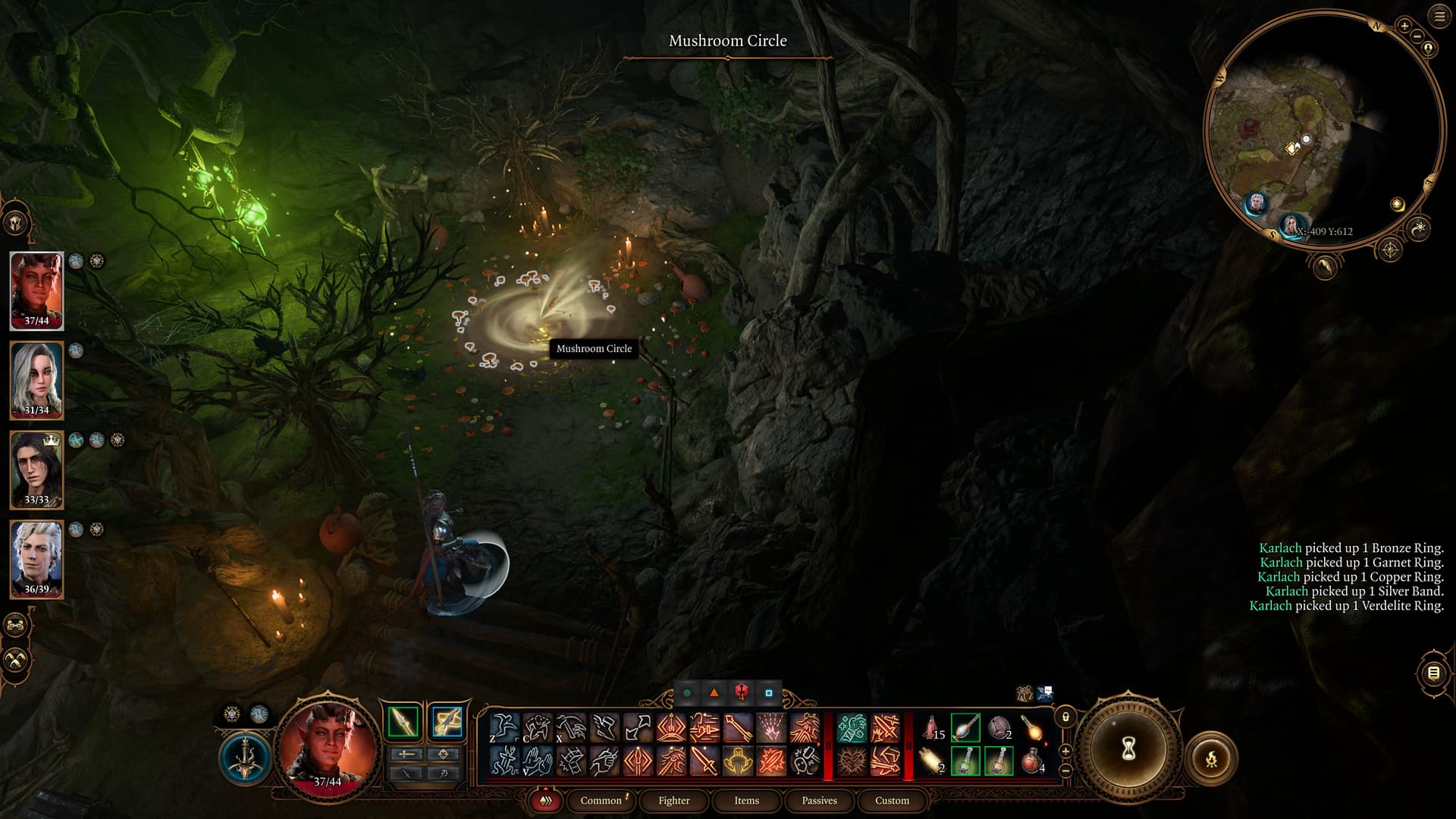
Task: Open the combat log button
Action: click(x=1432, y=673)
